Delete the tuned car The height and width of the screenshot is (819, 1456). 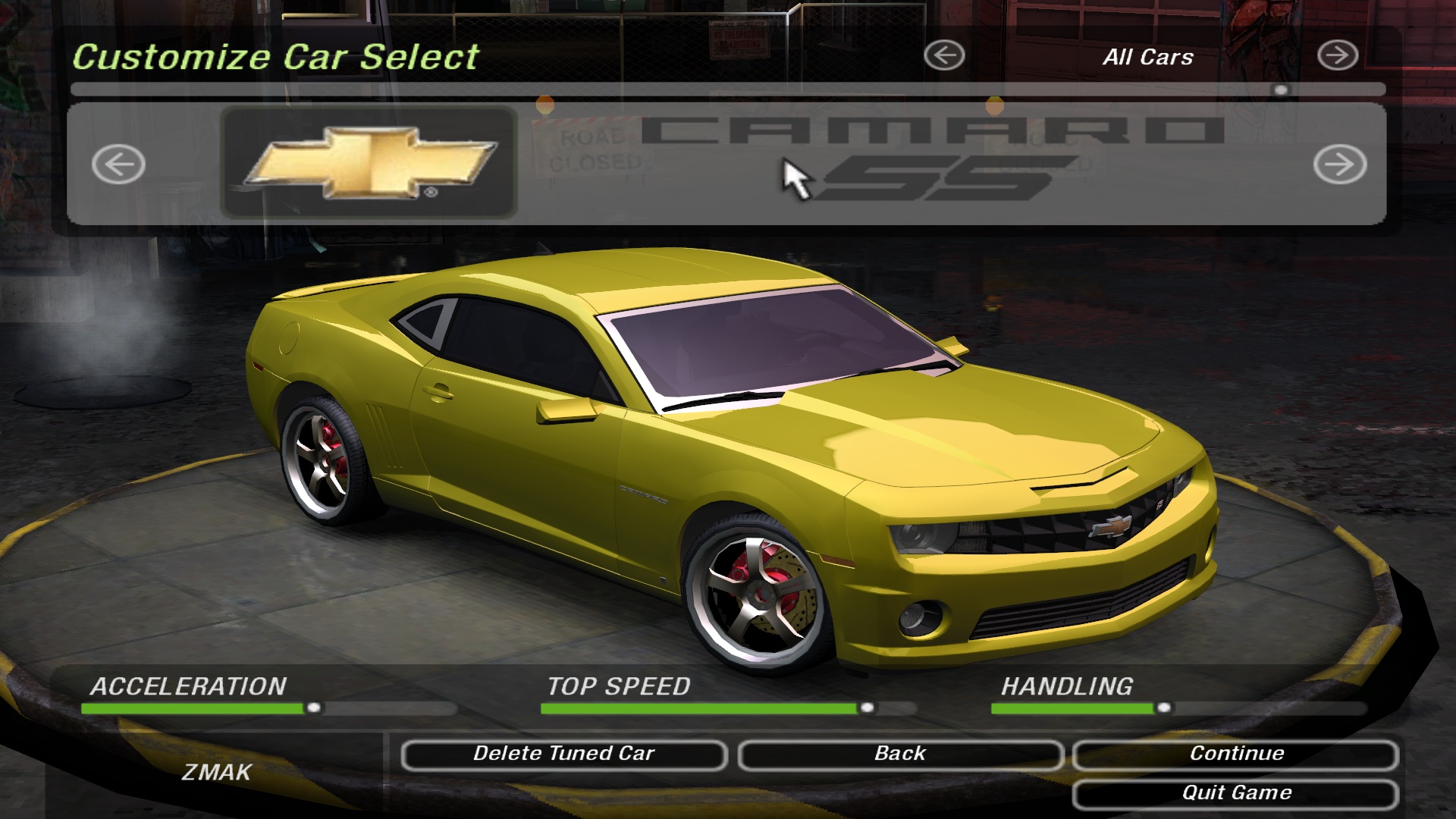(563, 755)
